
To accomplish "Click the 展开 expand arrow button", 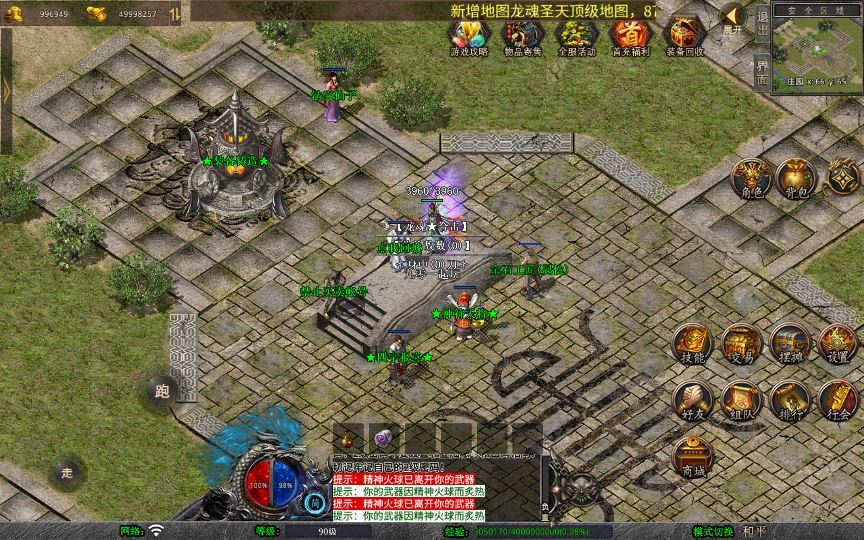I will tap(734, 19).
